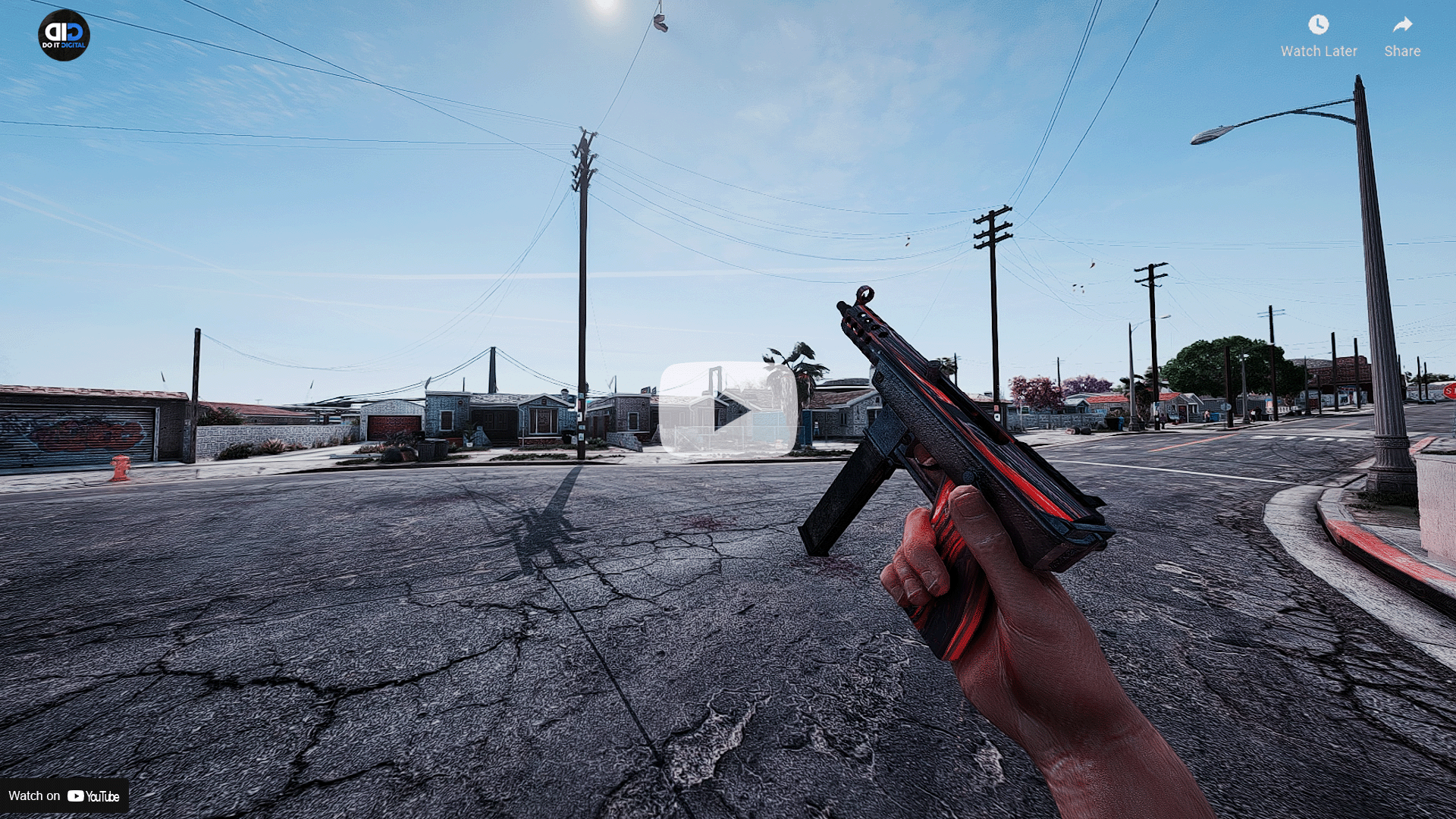Click the Watch Later text label
Viewport: 1456px width, 819px height.
coord(1319,51)
